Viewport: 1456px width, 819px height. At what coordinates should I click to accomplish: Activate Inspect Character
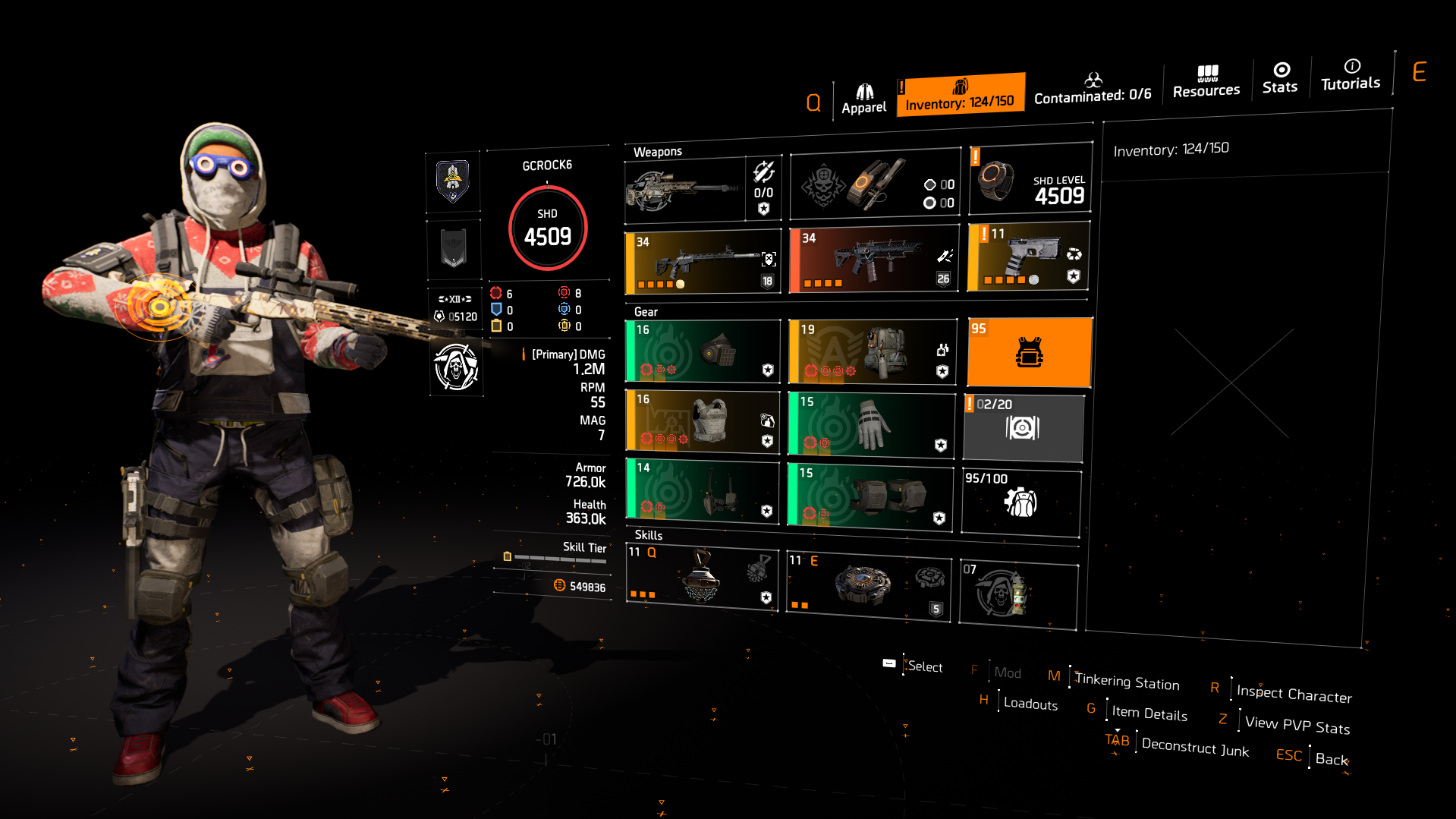(x=1293, y=695)
